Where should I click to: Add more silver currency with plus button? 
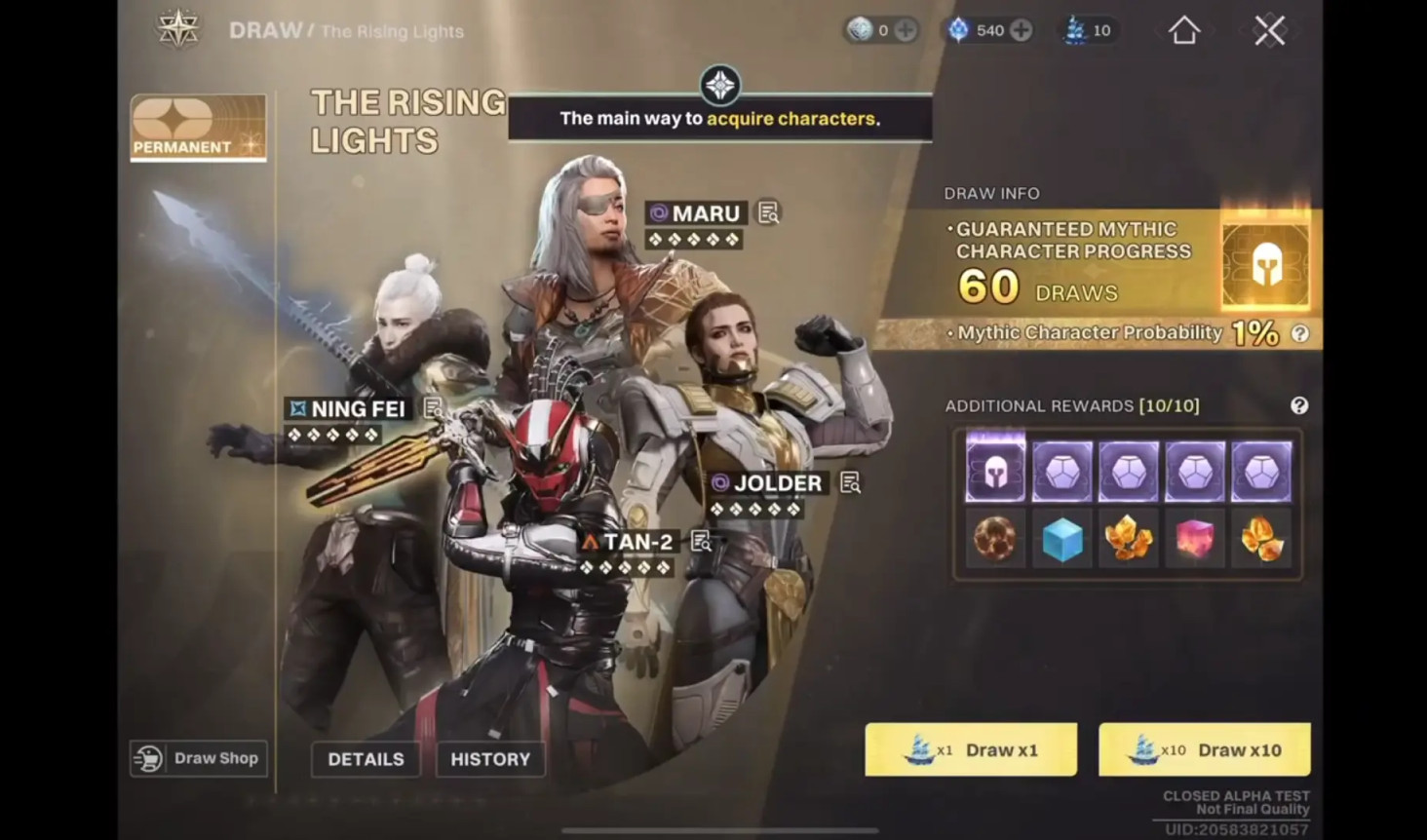(906, 30)
